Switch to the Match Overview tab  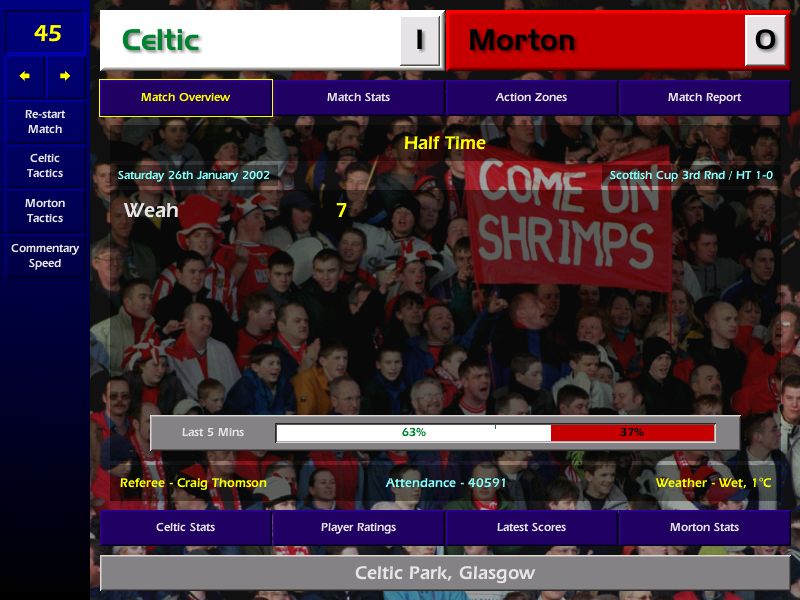186,98
